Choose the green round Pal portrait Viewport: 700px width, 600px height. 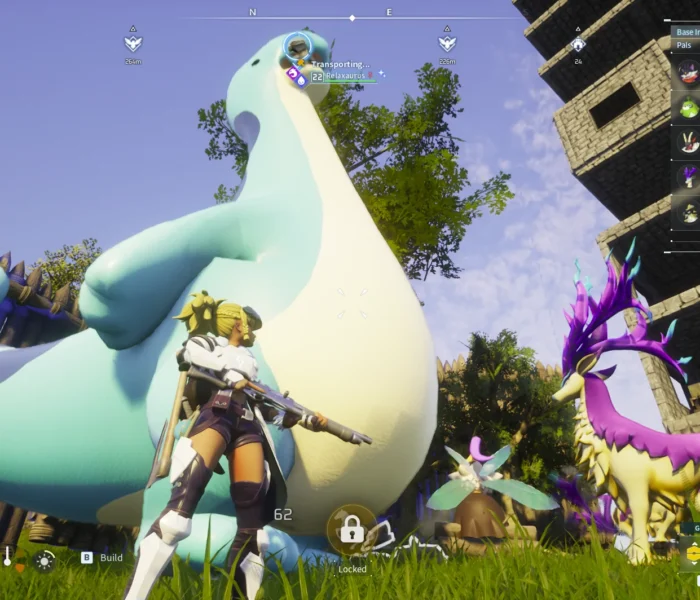point(689,107)
